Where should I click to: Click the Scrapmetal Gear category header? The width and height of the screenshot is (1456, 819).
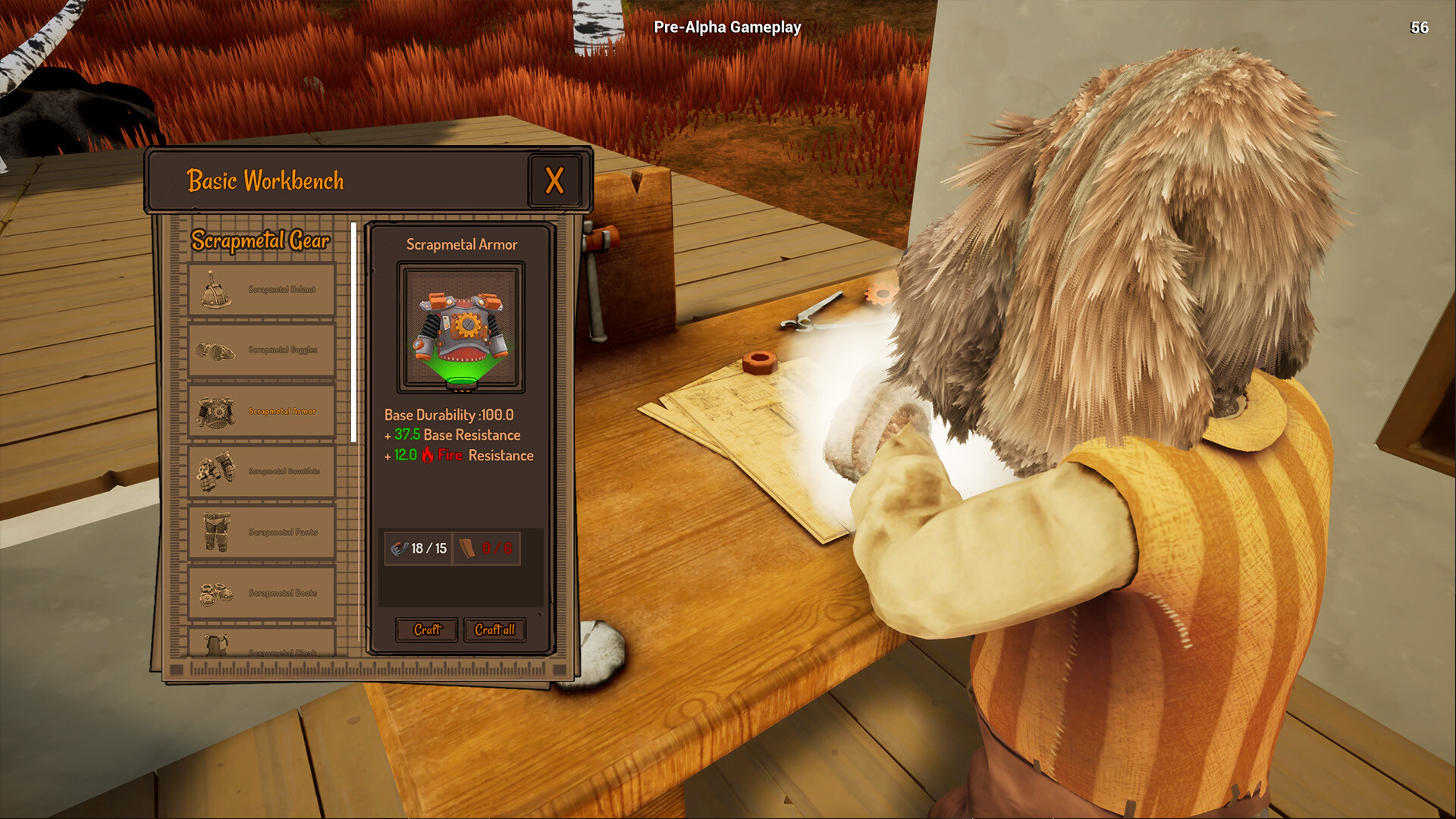tap(262, 241)
